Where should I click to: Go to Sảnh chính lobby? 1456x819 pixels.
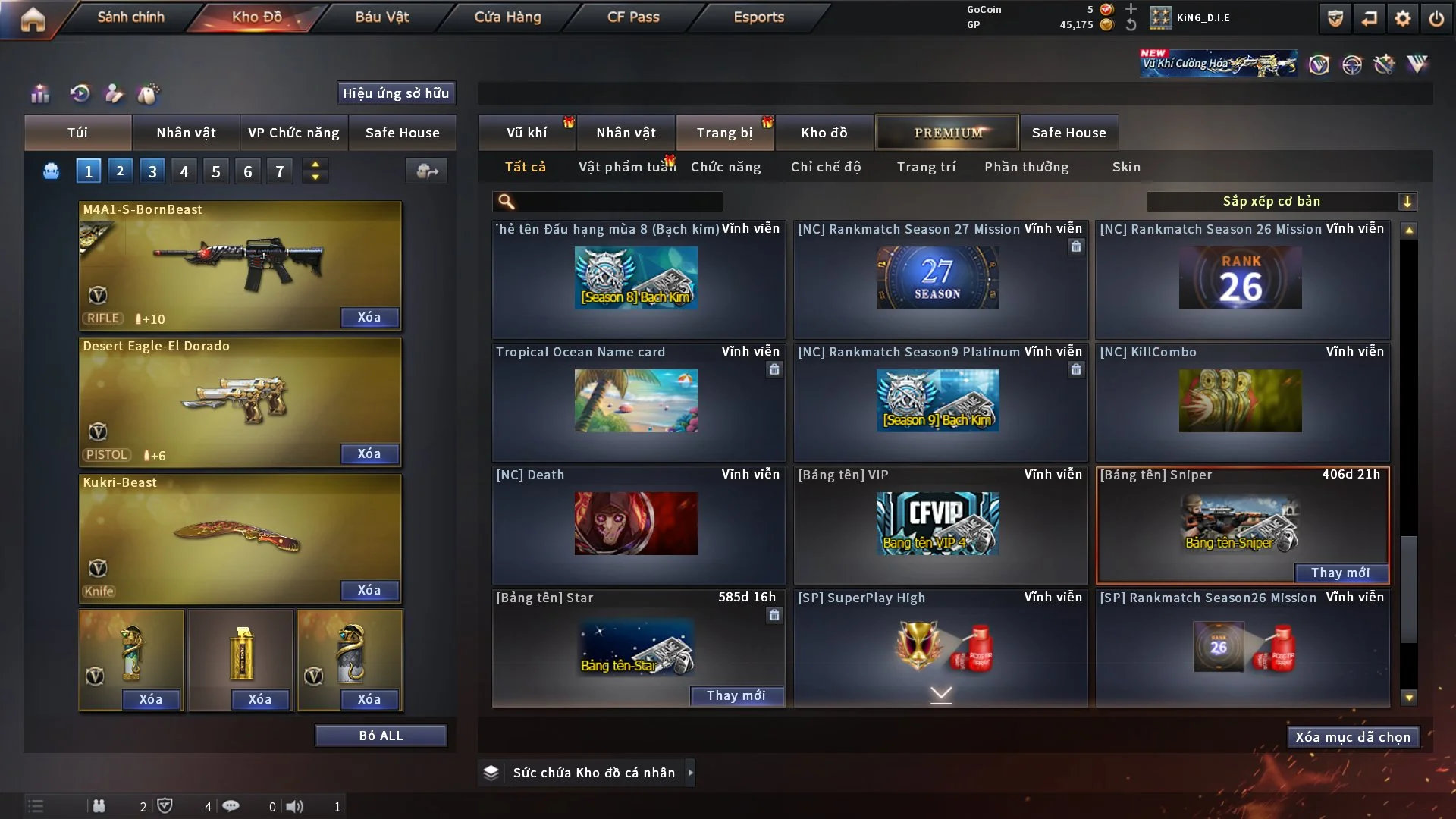pyautogui.click(x=130, y=17)
